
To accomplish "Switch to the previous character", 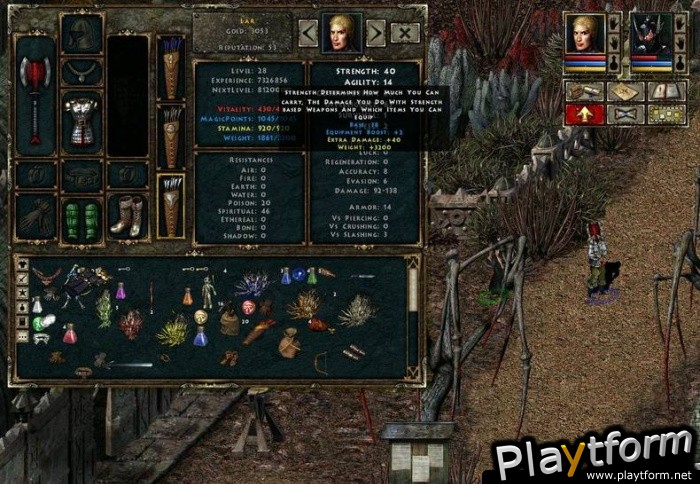I will [x=308, y=33].
